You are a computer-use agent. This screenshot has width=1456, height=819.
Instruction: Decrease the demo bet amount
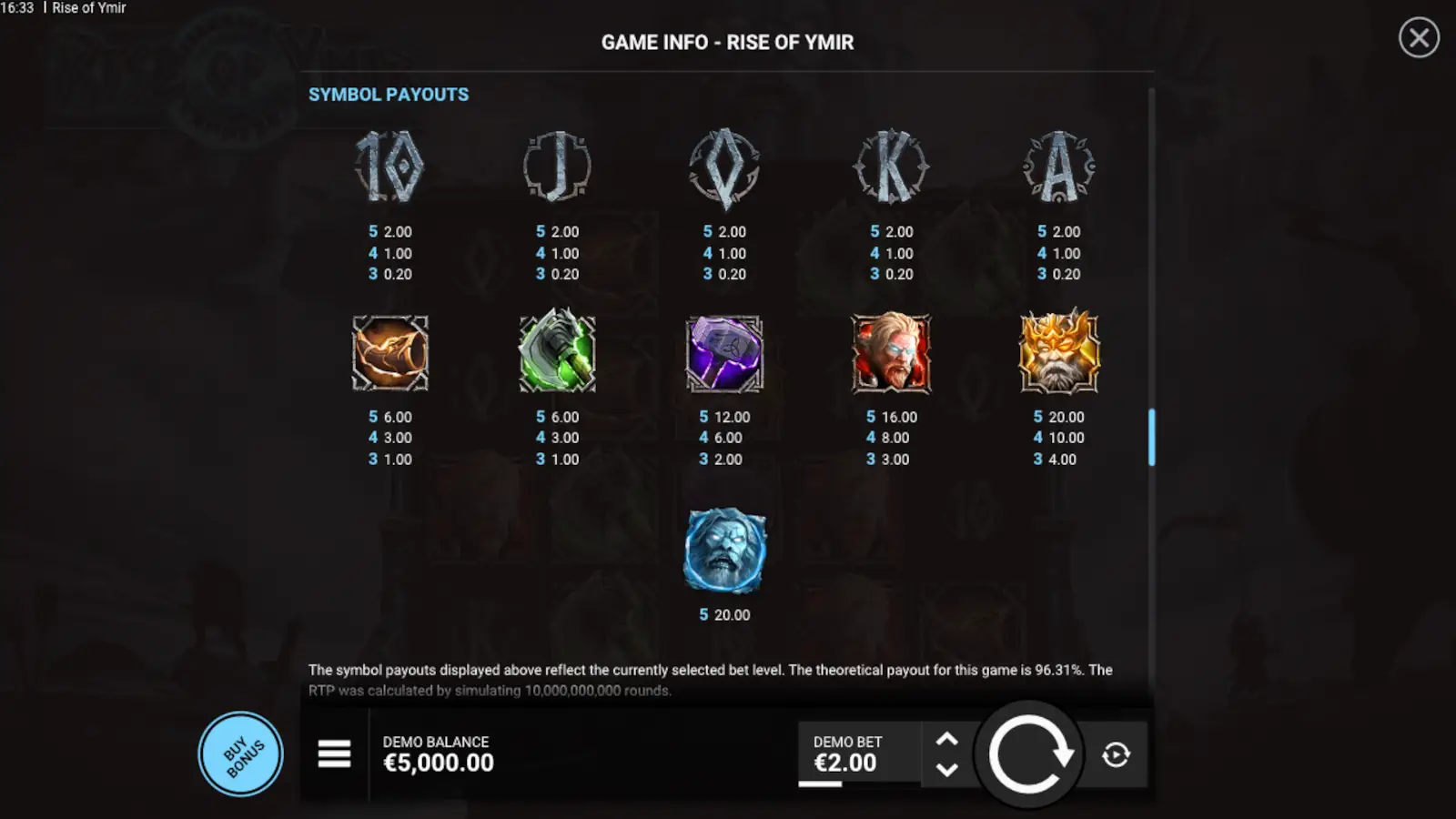[x=946, y=771]
